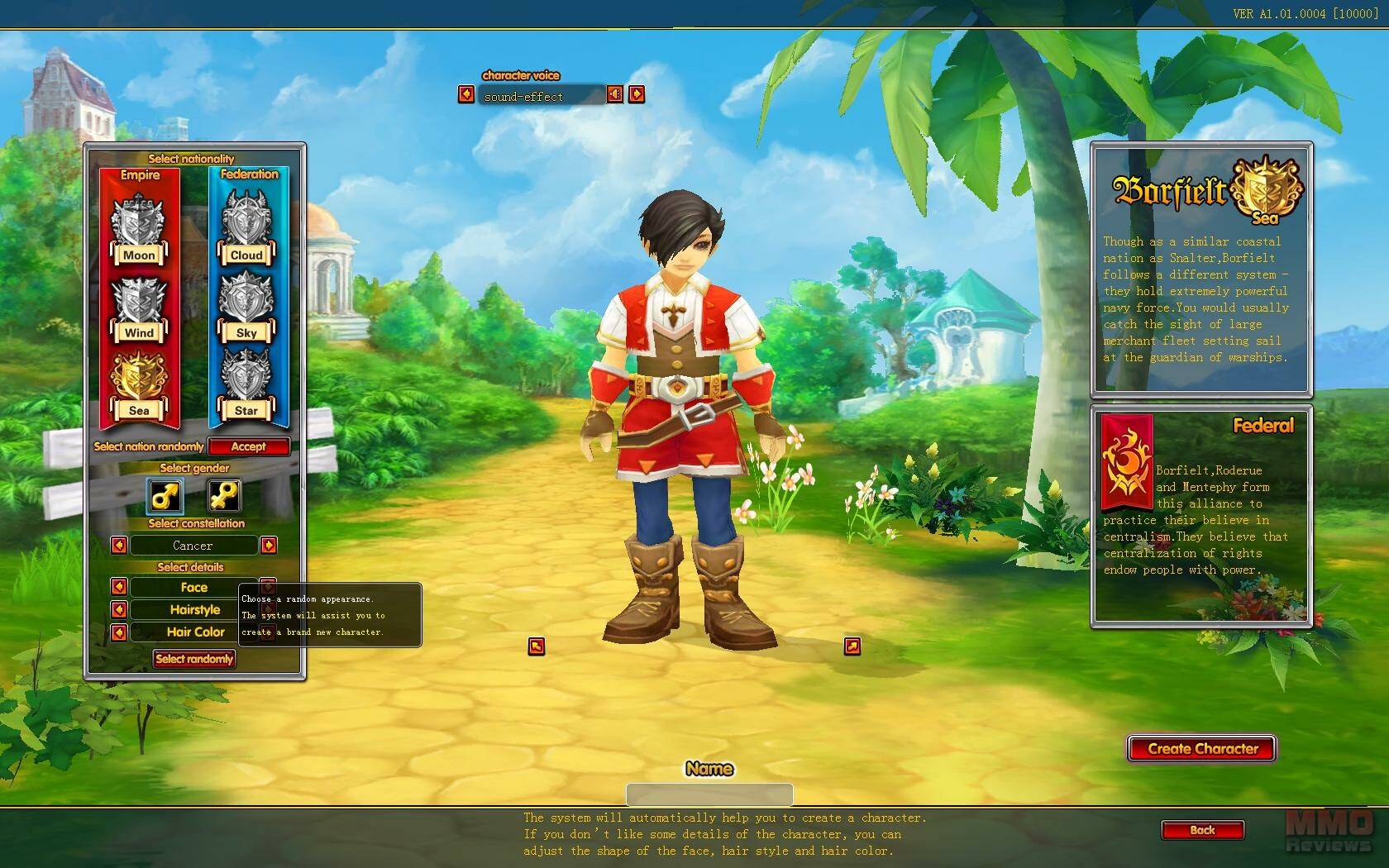Switch to the previous Hairstyle

119,609
